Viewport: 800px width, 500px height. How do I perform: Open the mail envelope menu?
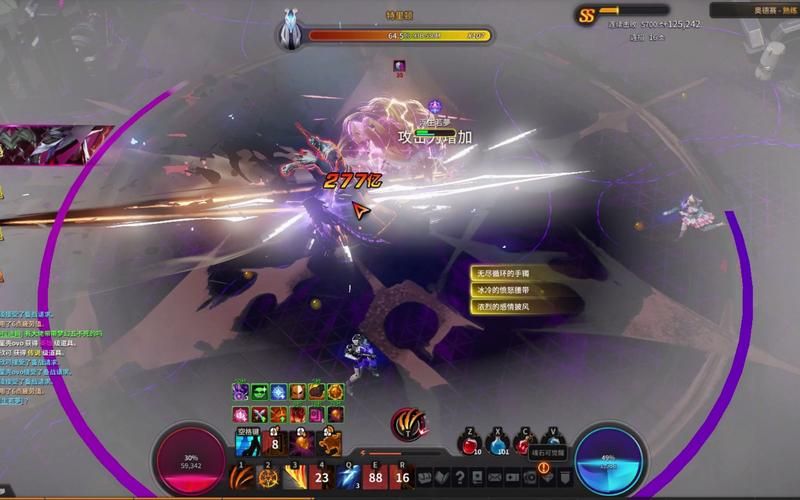495,478
